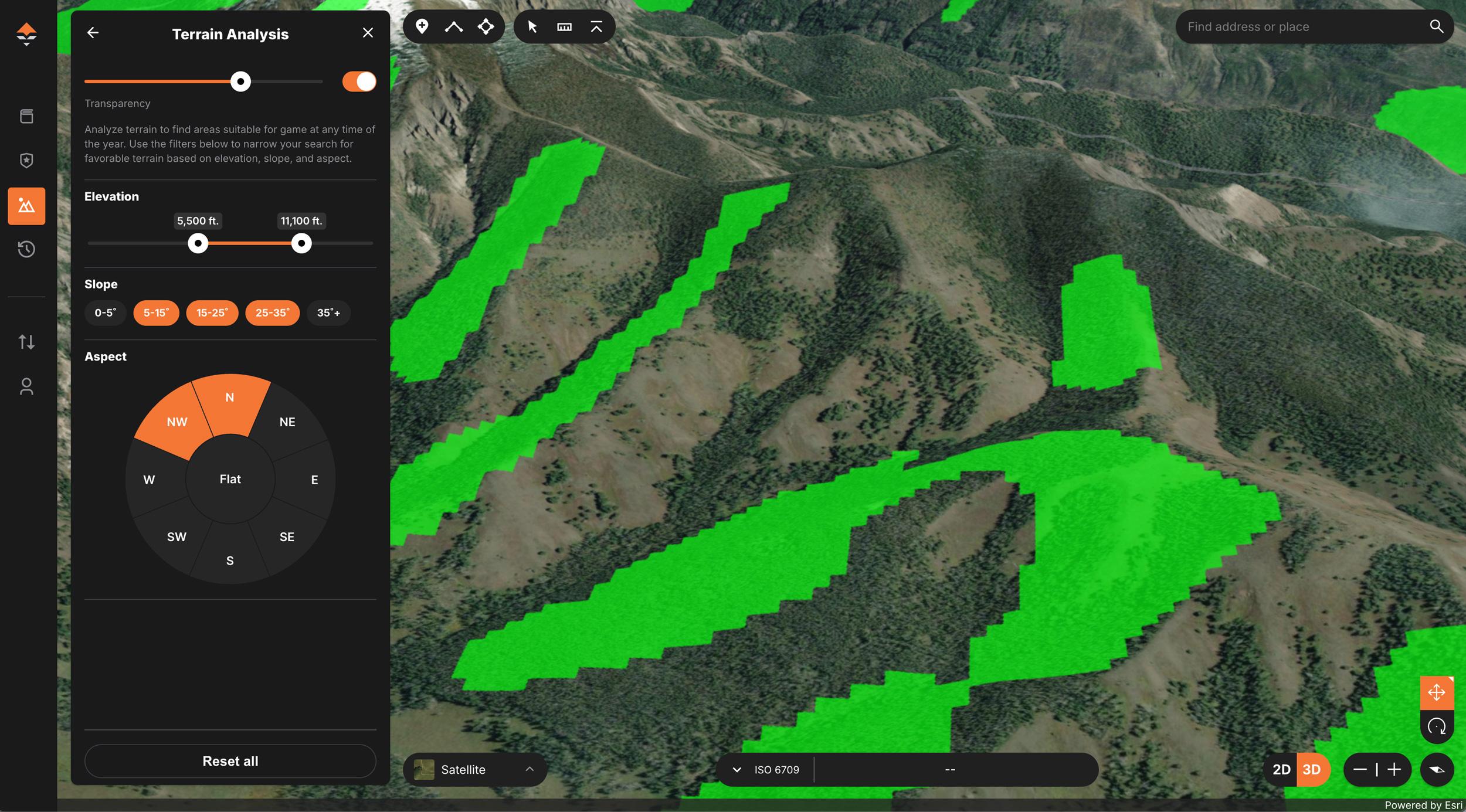Click the layers icon in the sidebar
The image size is (1466, 812).
[x=26, y=116]
